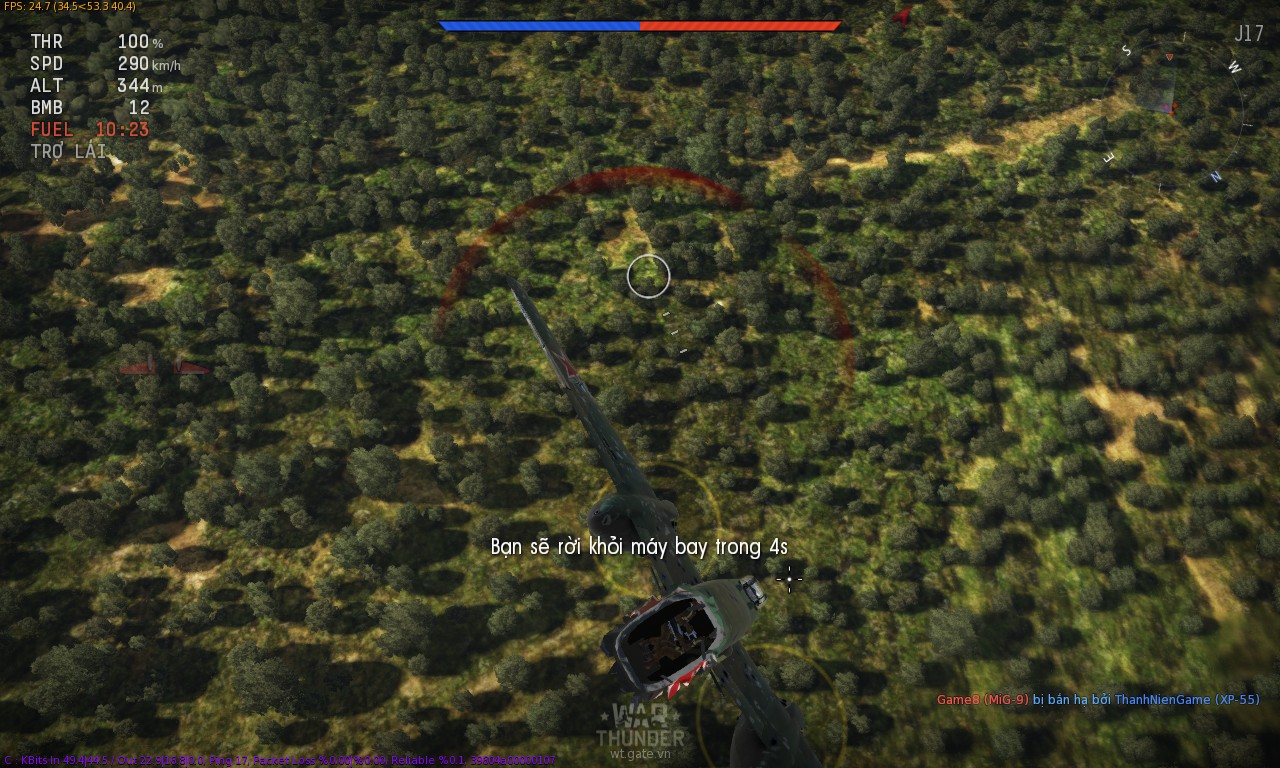
Task: Click the TRỢ LÁI assist indicator
Action: [66, 152]
